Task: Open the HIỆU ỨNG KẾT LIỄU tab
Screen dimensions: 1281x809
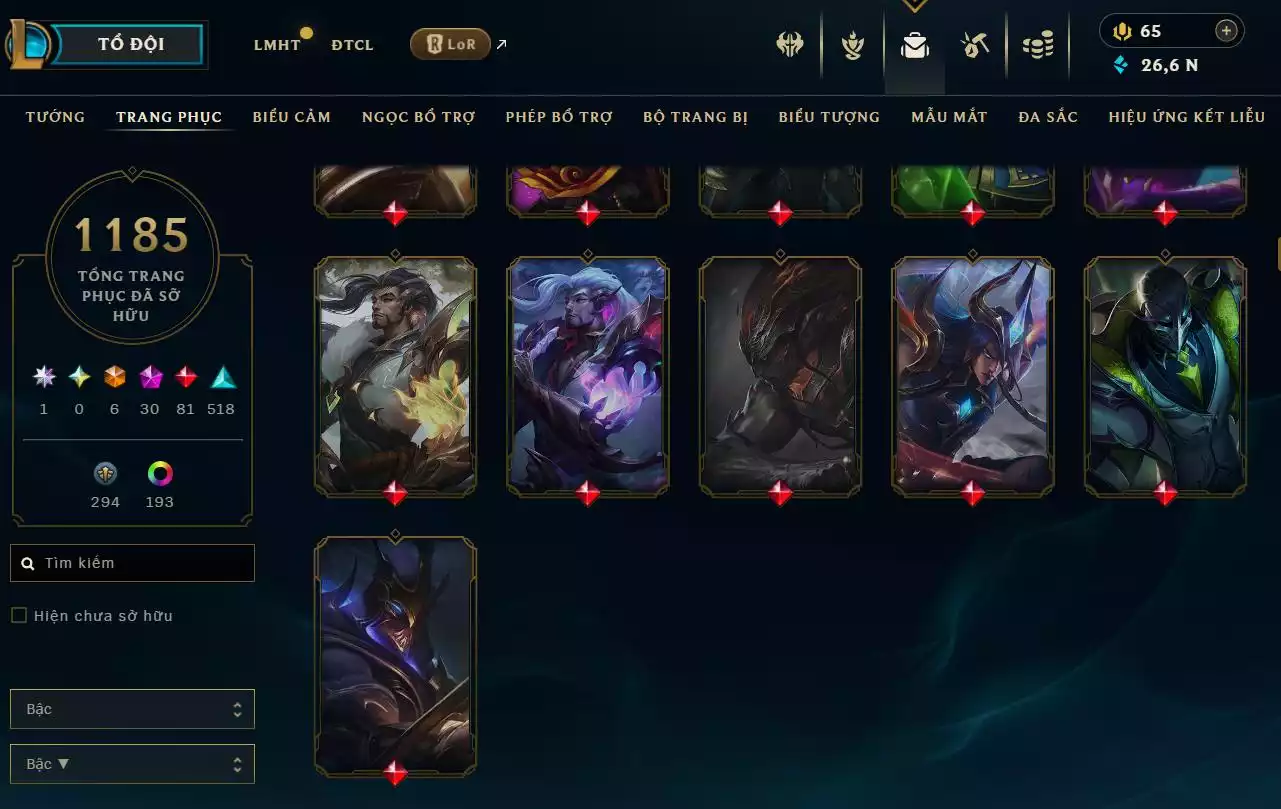Action: click(1187, 117)
